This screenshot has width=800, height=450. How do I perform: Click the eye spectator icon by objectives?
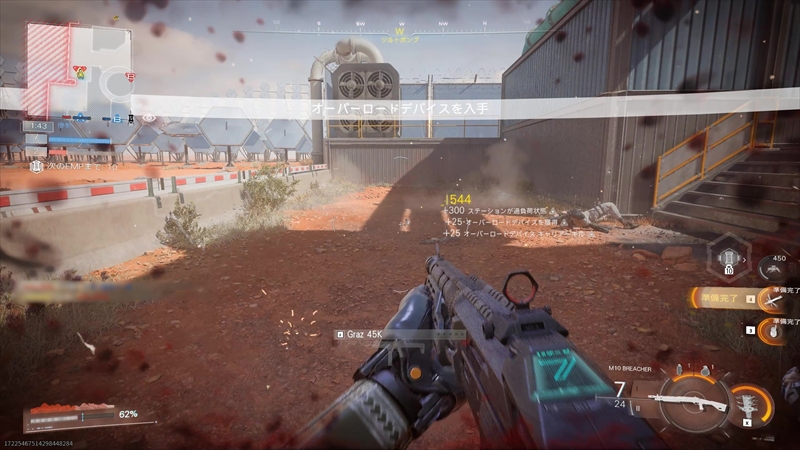[150, 118]
